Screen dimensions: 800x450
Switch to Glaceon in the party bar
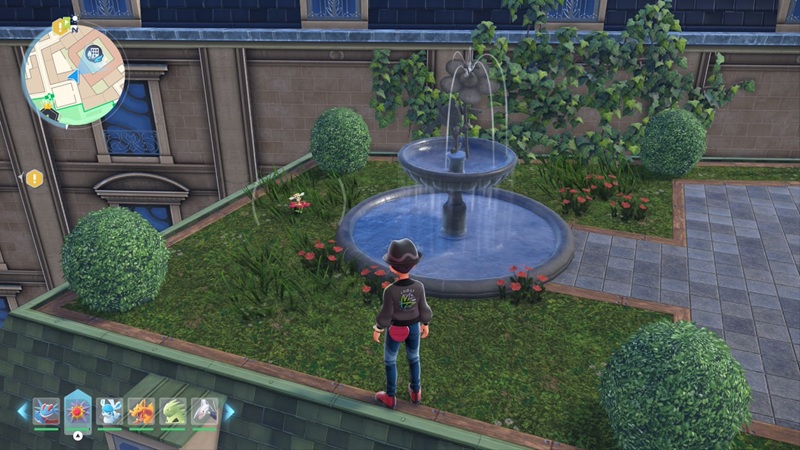tap(111, 411)
